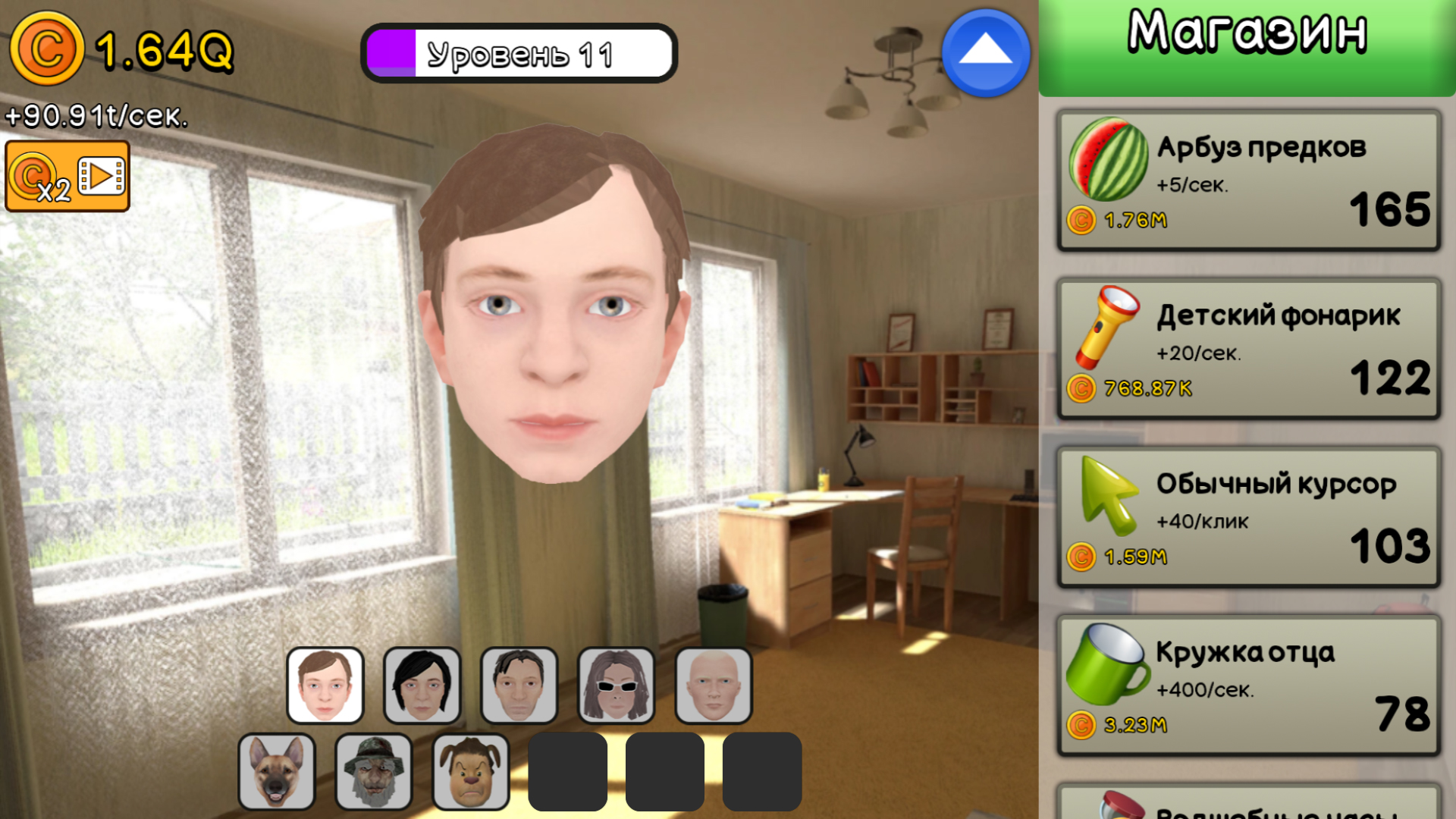
Task: Click the coin price icon showing 1.76M
Action: [x=1082, y=221]
